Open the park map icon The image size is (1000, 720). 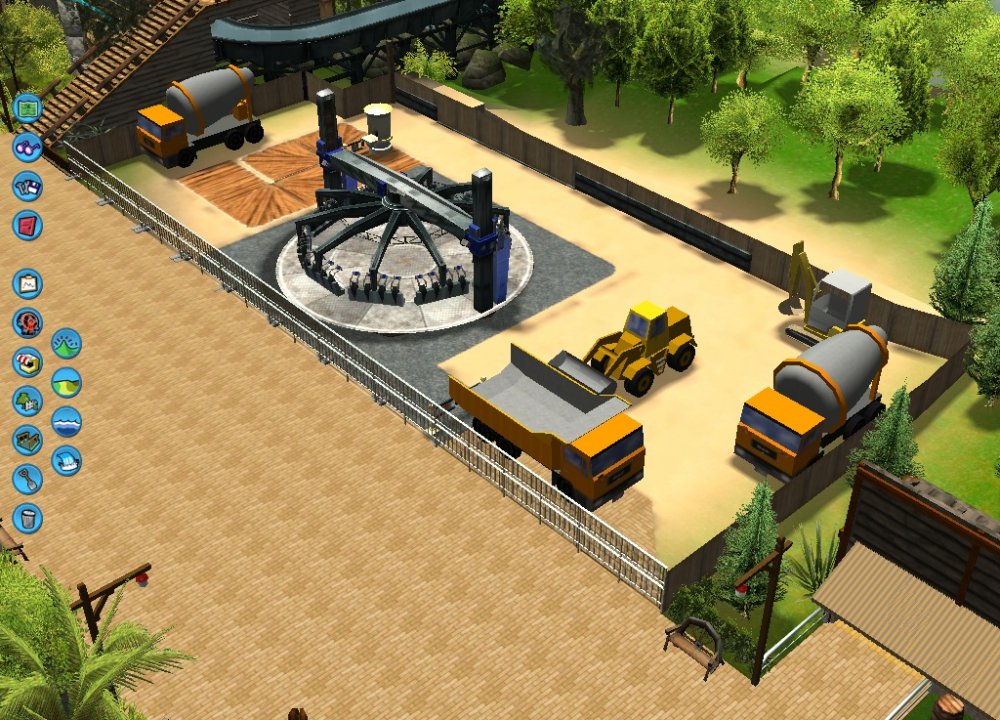tap(27, 107)
